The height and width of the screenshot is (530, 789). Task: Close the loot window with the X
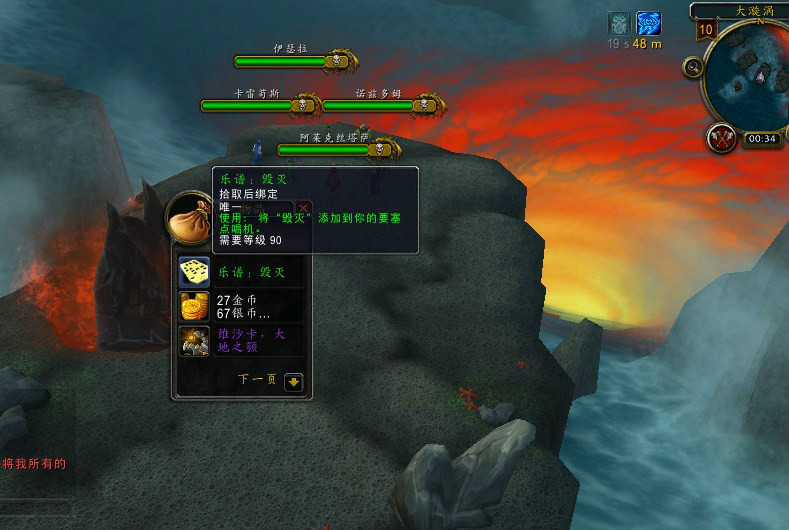[304, 208]
